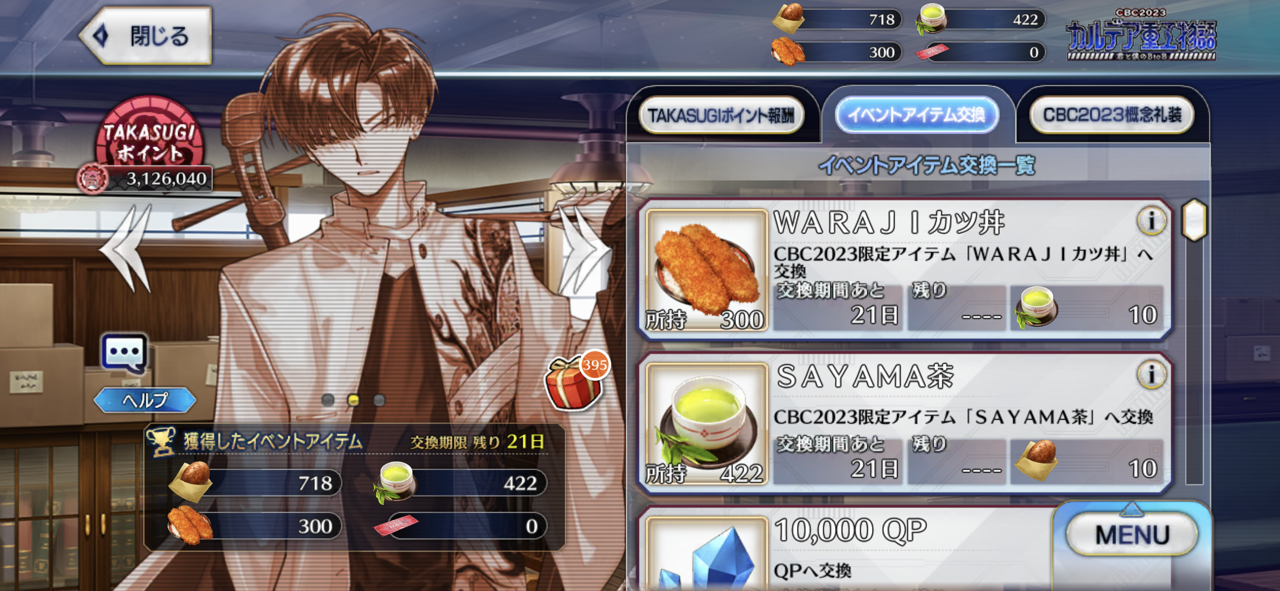Click the exchange list scrollbar handle
Screen dimensions: 1280x591
coord(1194,219)
